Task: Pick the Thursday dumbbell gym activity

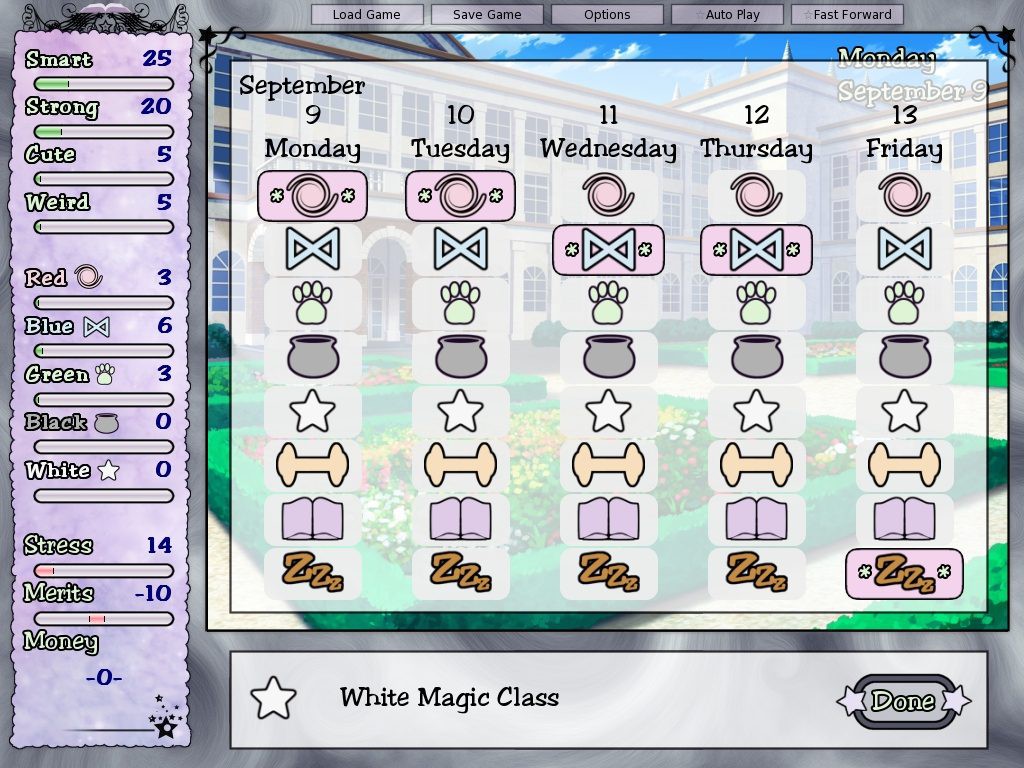Action: click(756, 465)
